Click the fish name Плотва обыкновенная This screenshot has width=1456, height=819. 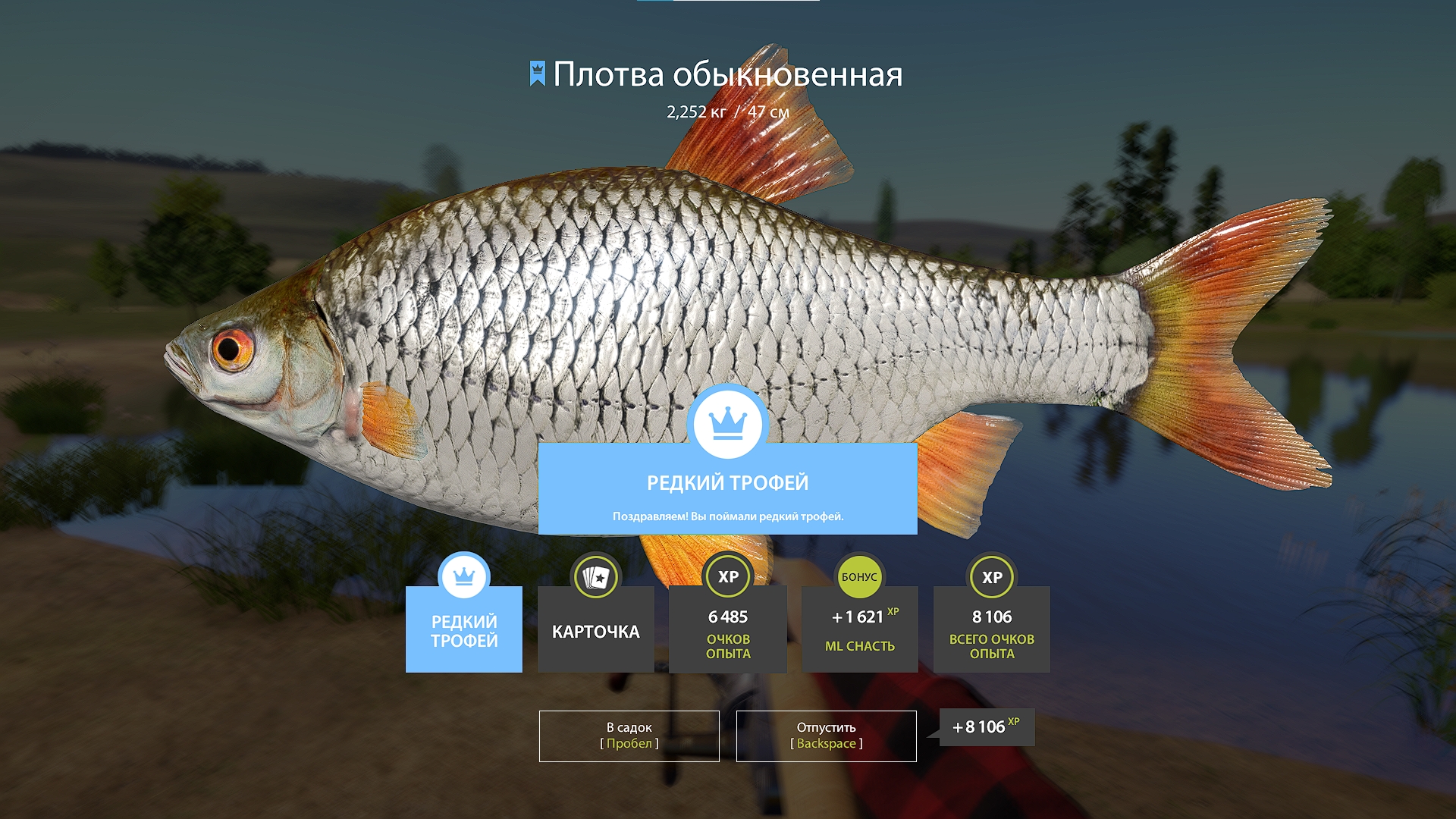[728, 75]
